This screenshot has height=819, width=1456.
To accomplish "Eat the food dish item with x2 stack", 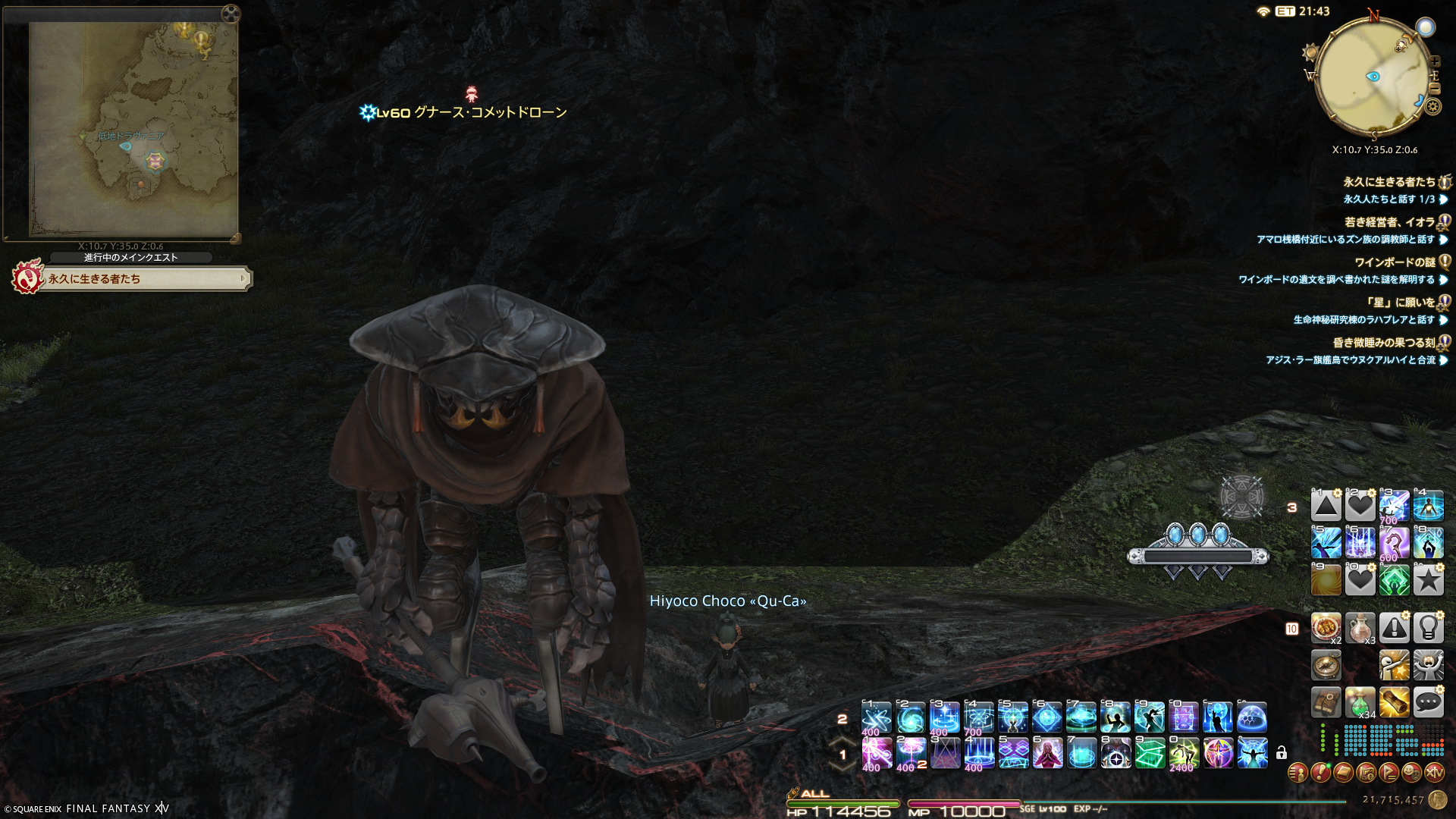I will pyautogui.click(x=1326, y=628).
